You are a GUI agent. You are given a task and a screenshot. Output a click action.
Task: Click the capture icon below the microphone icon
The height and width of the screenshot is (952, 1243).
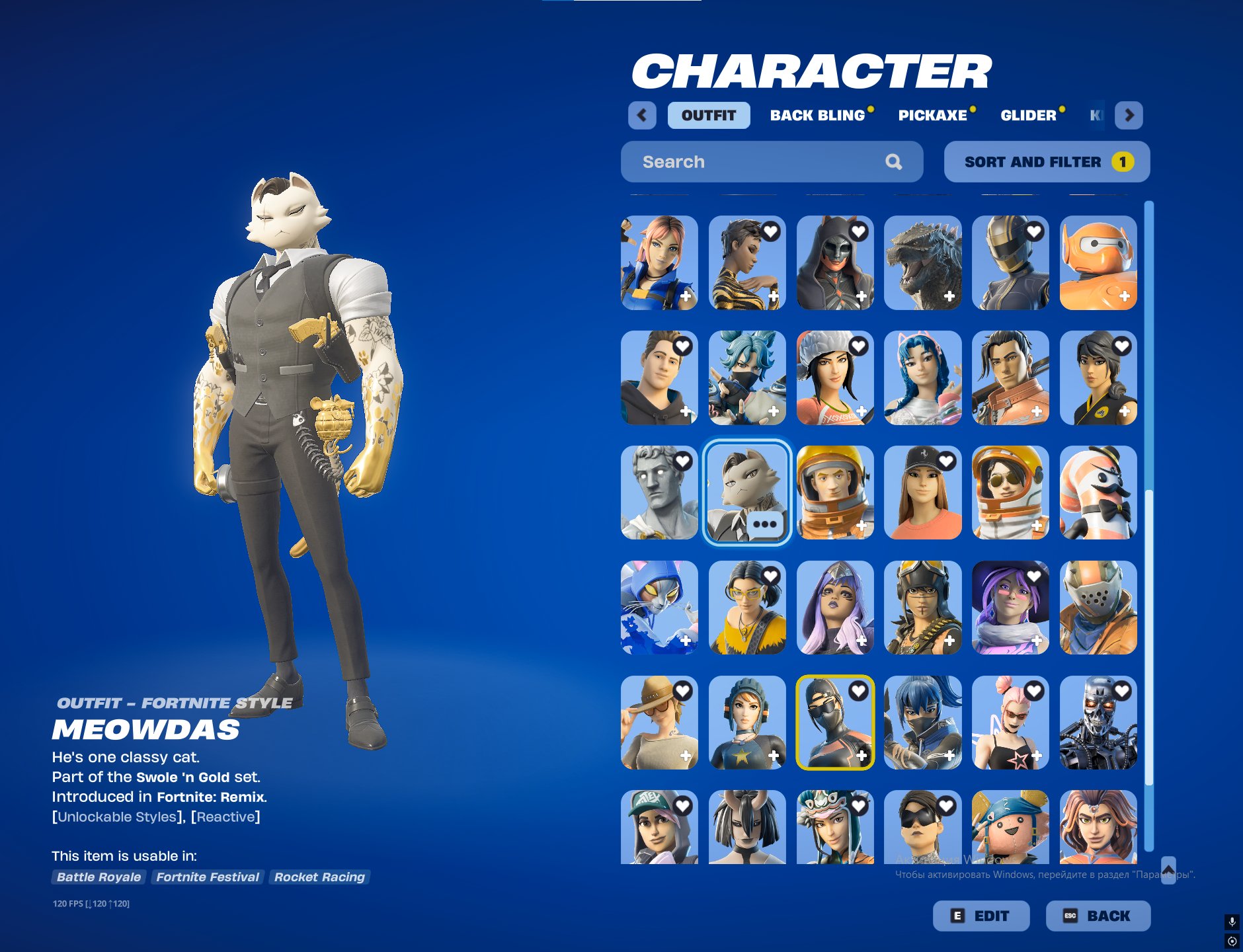pos(1231,940)
